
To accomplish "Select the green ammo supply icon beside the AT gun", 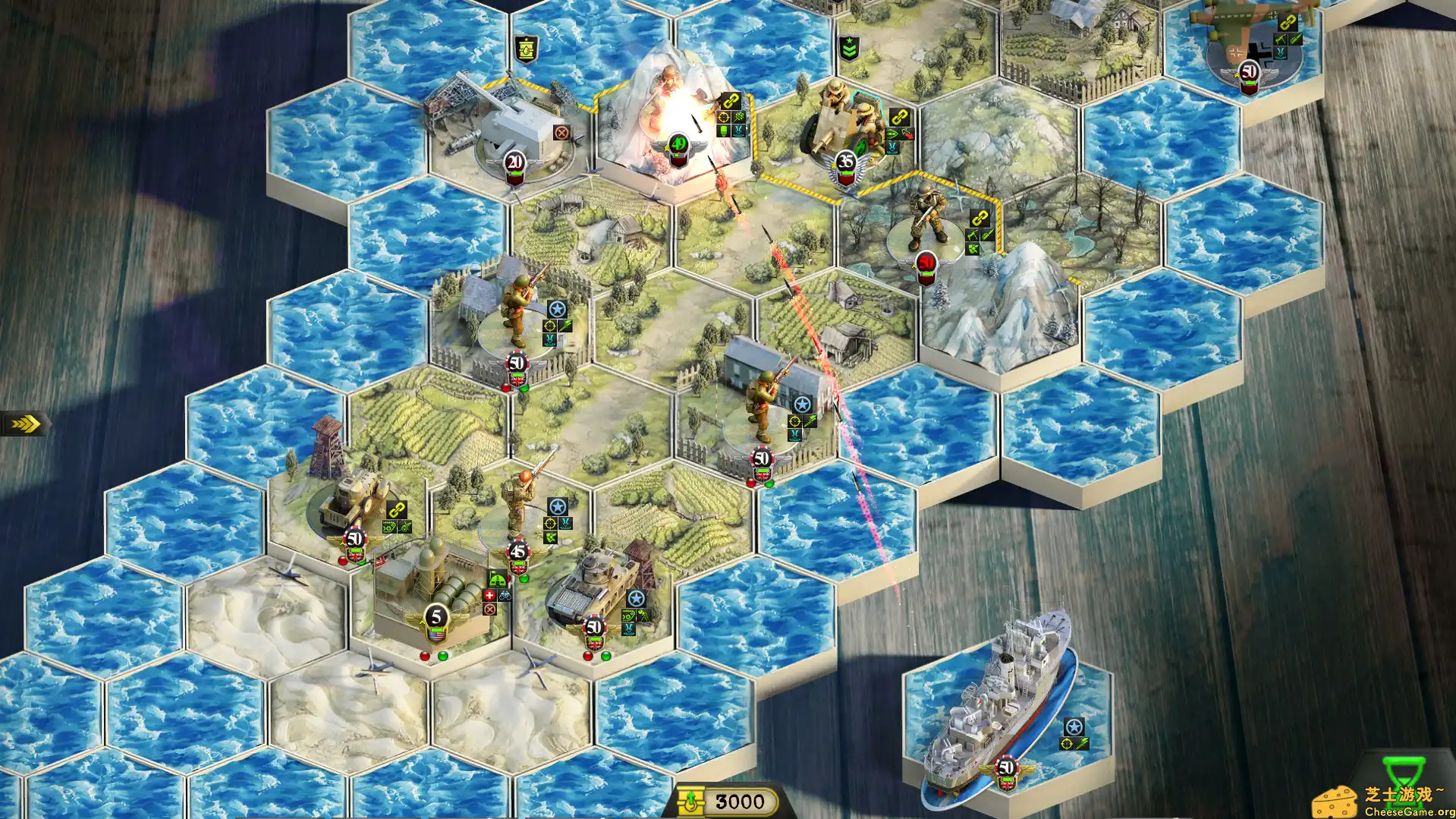I will coord(892,132).
